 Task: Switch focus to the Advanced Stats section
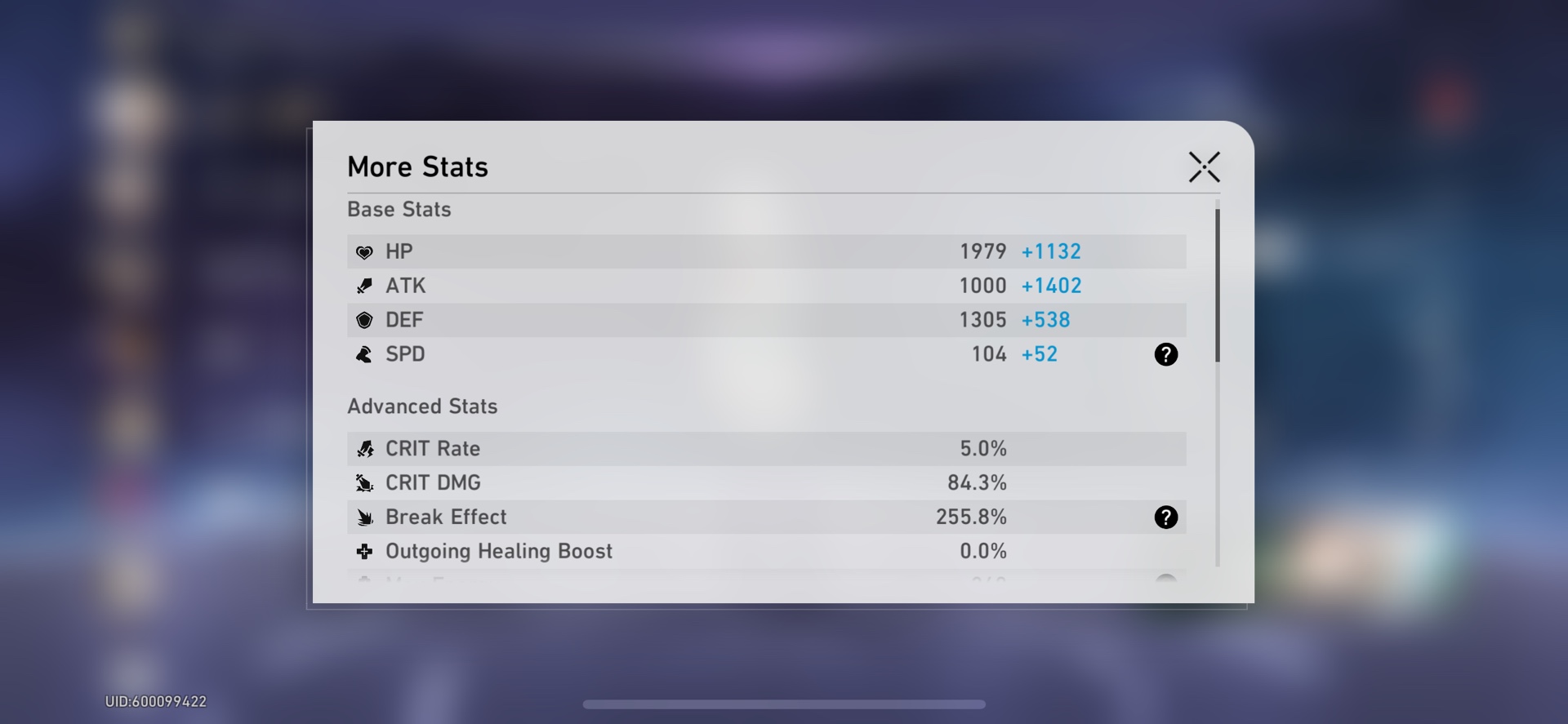pyautogui.click(x=422, y=406)
